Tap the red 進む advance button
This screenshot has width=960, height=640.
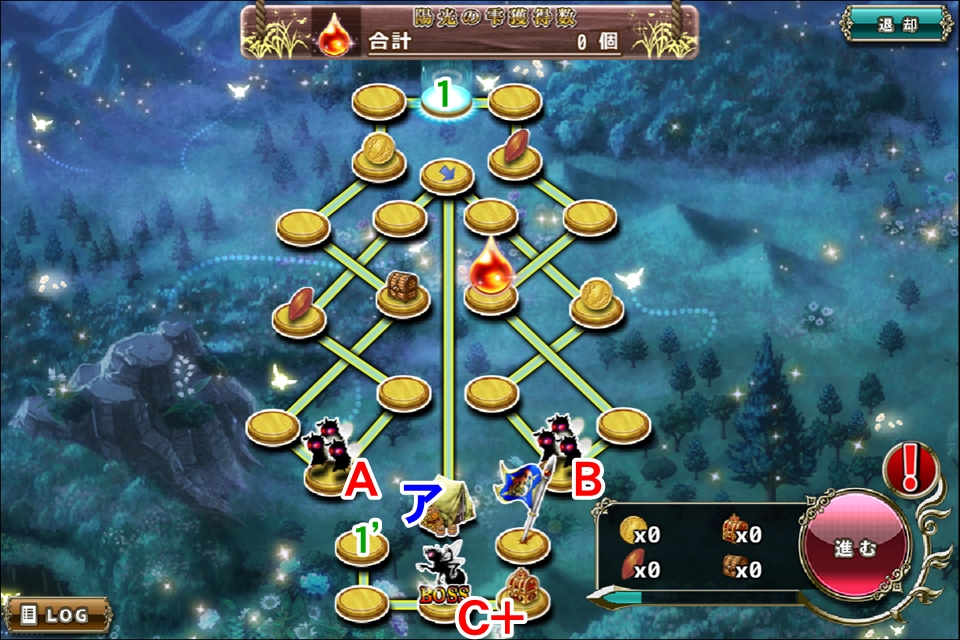853,549
